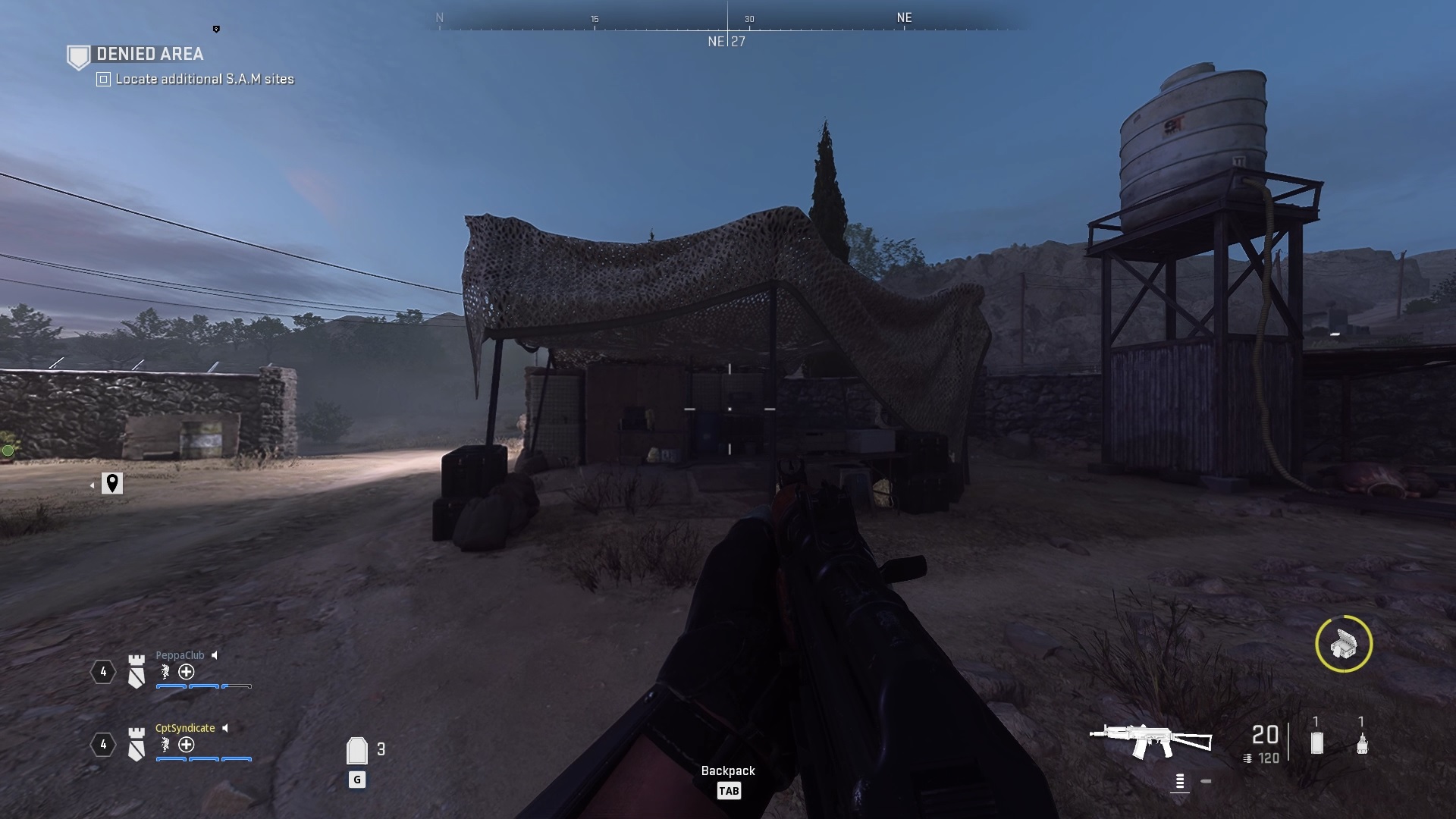Switch to the Backpack tab via TAB prompt
Image resolution: width=1456 pixels, height=819 pixels.
tap(730, 791)
